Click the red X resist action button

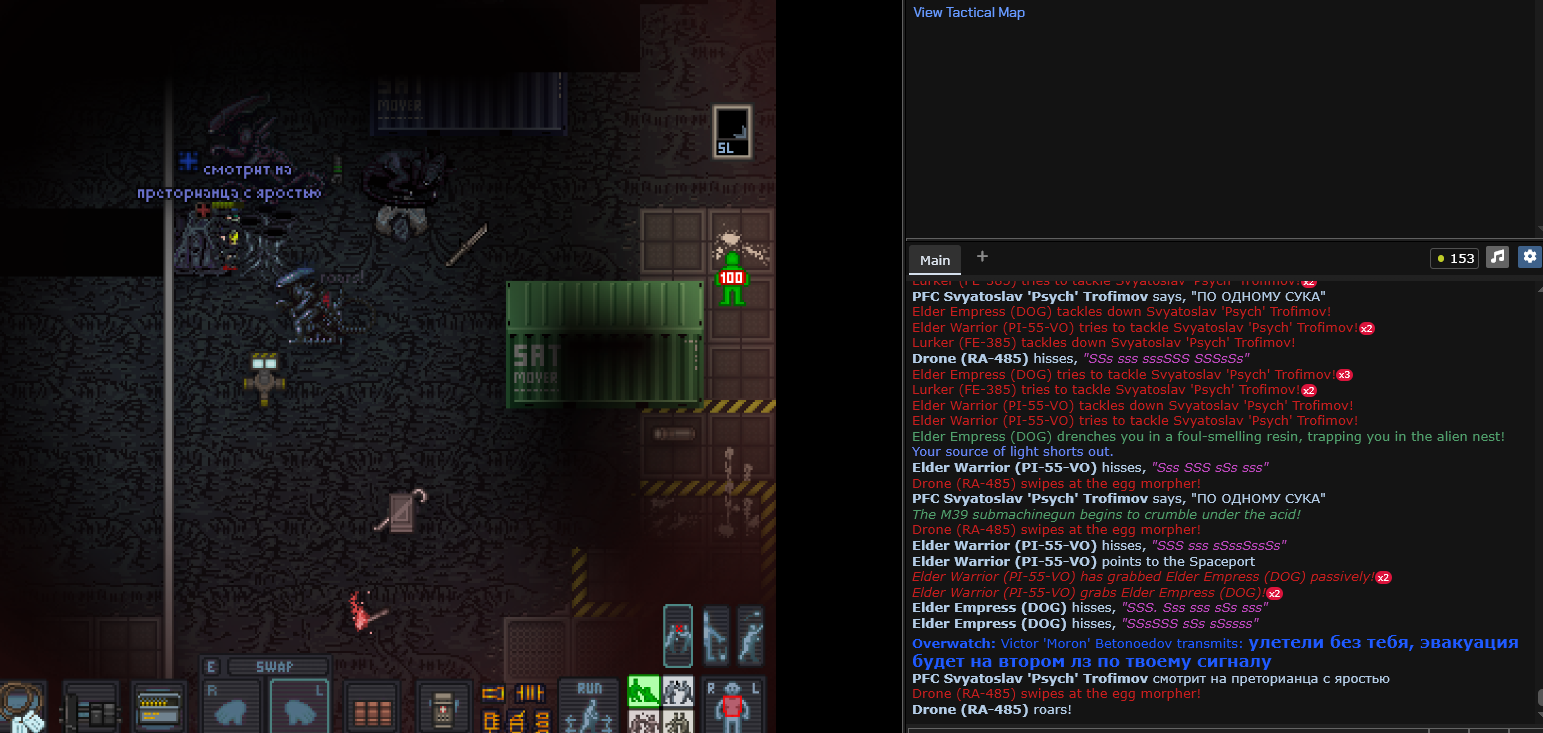[x=678, y=634]
